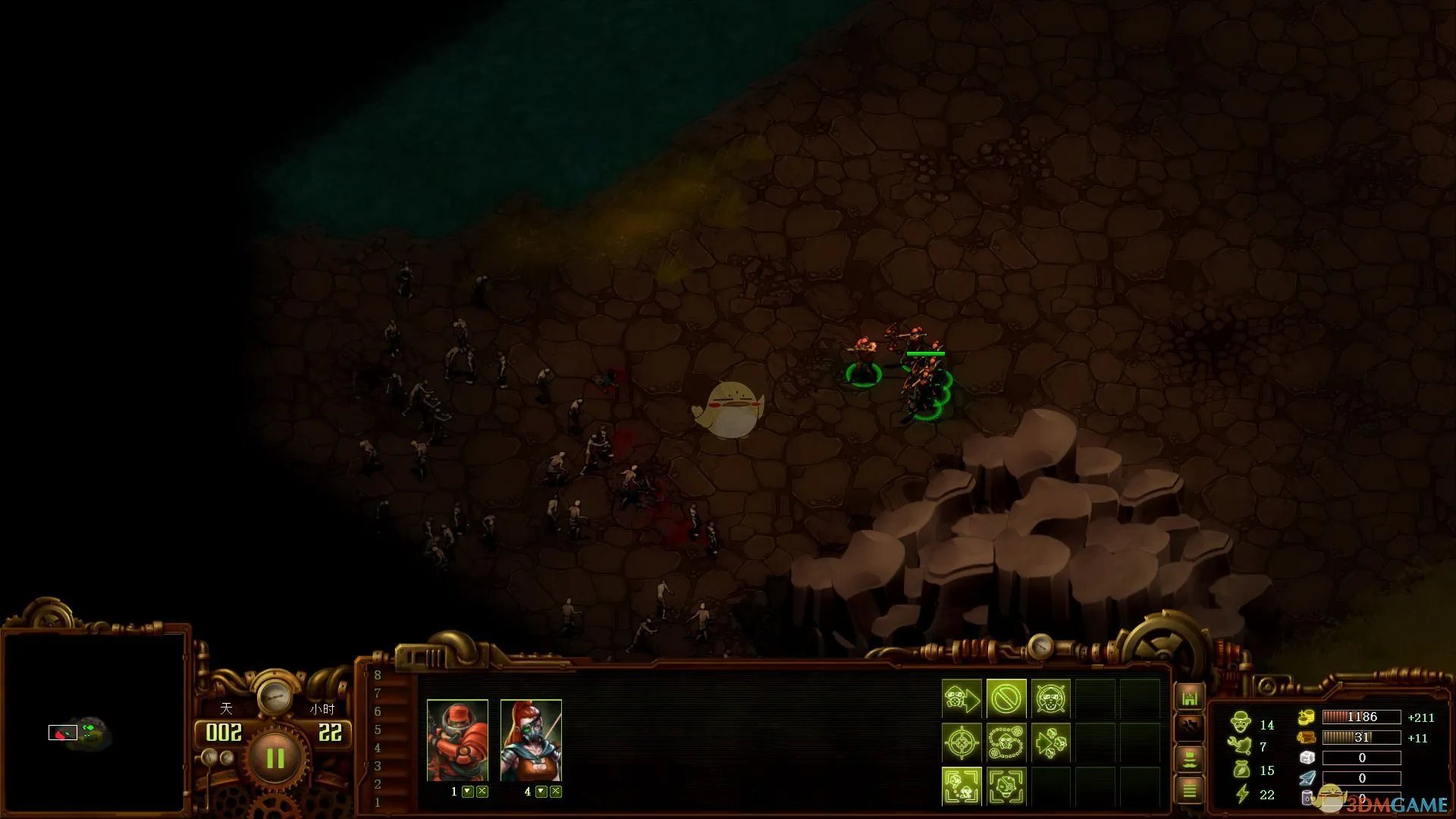The image size is (1456, 819).
Task: Select the red-armored soldier portrait
Action: coord(457,740)
